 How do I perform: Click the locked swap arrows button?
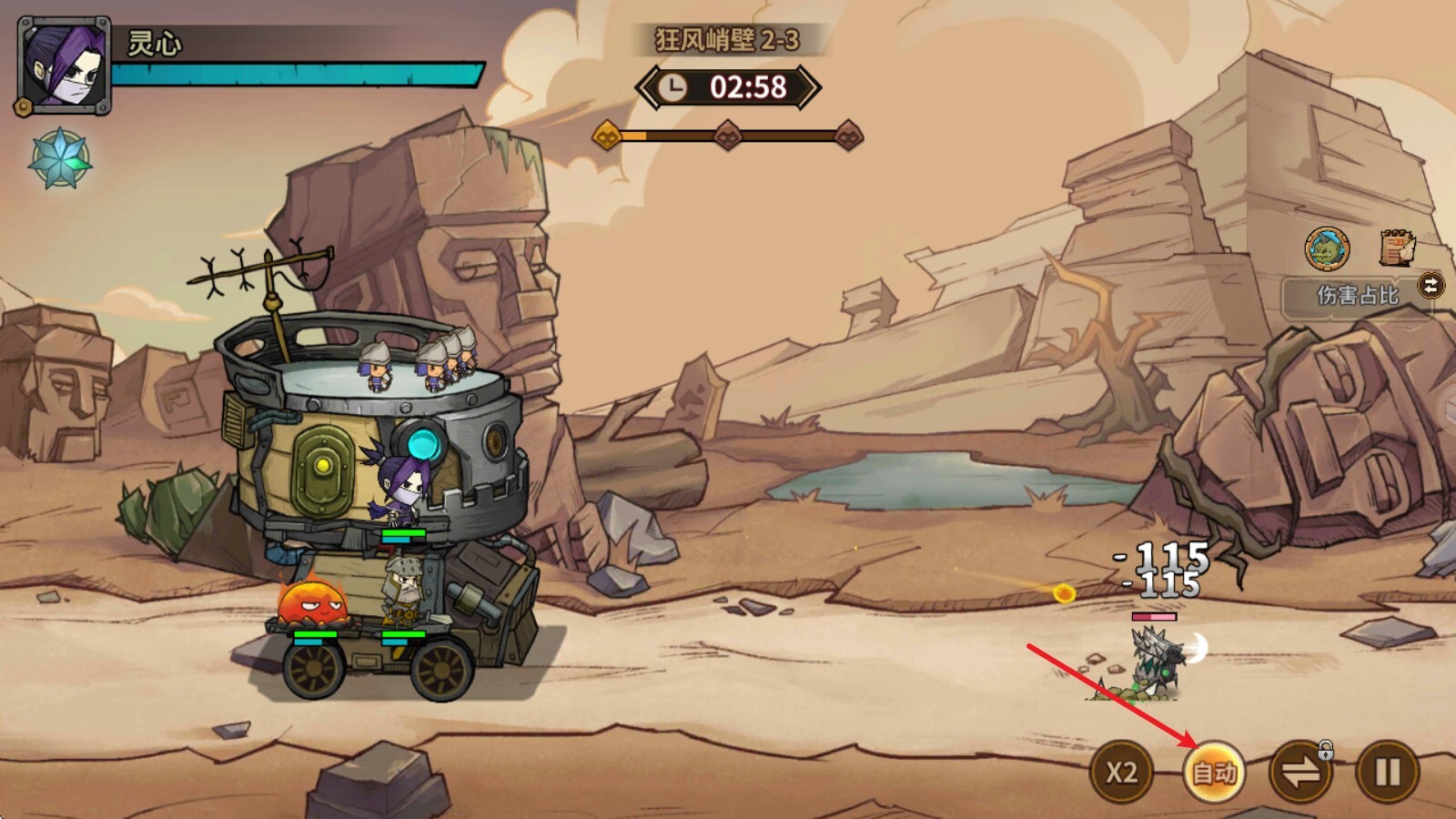coord(1299,773)
